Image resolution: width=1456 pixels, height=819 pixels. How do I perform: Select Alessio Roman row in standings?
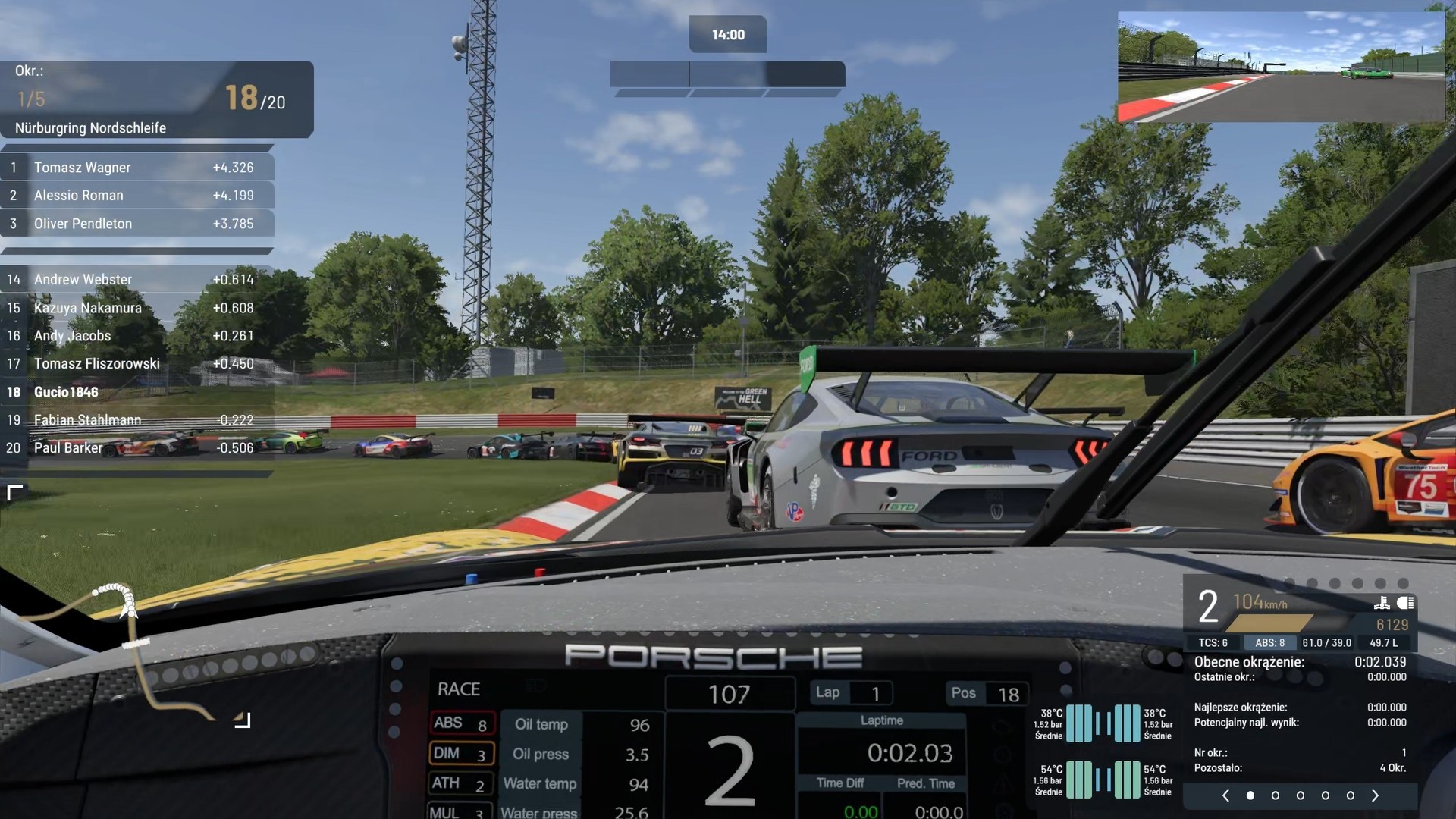coord(136,196)
